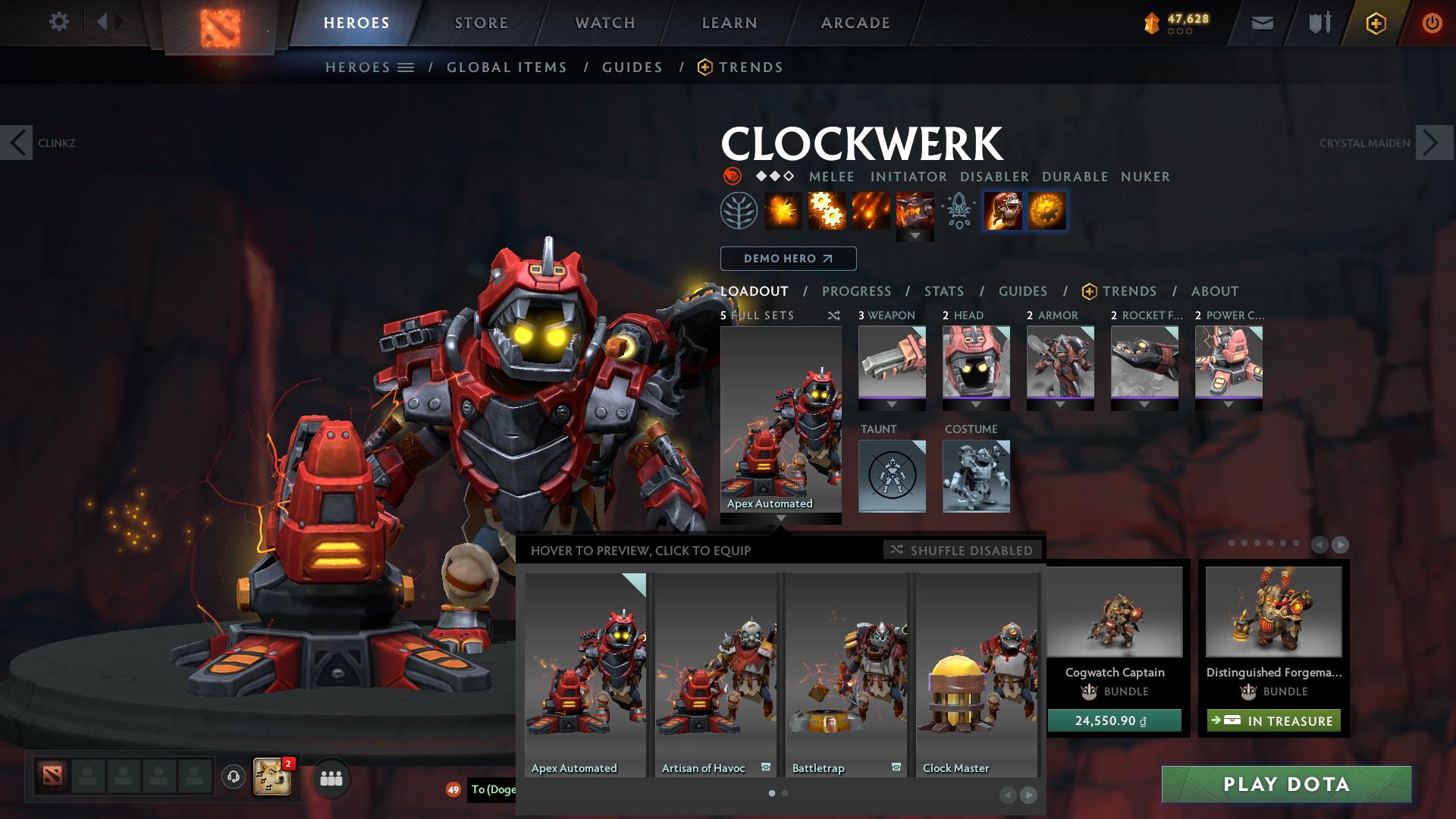Click the shuffle icon beside 5 FULL SETS
This screenshot has width=1456, height=819.
[833, 315]
